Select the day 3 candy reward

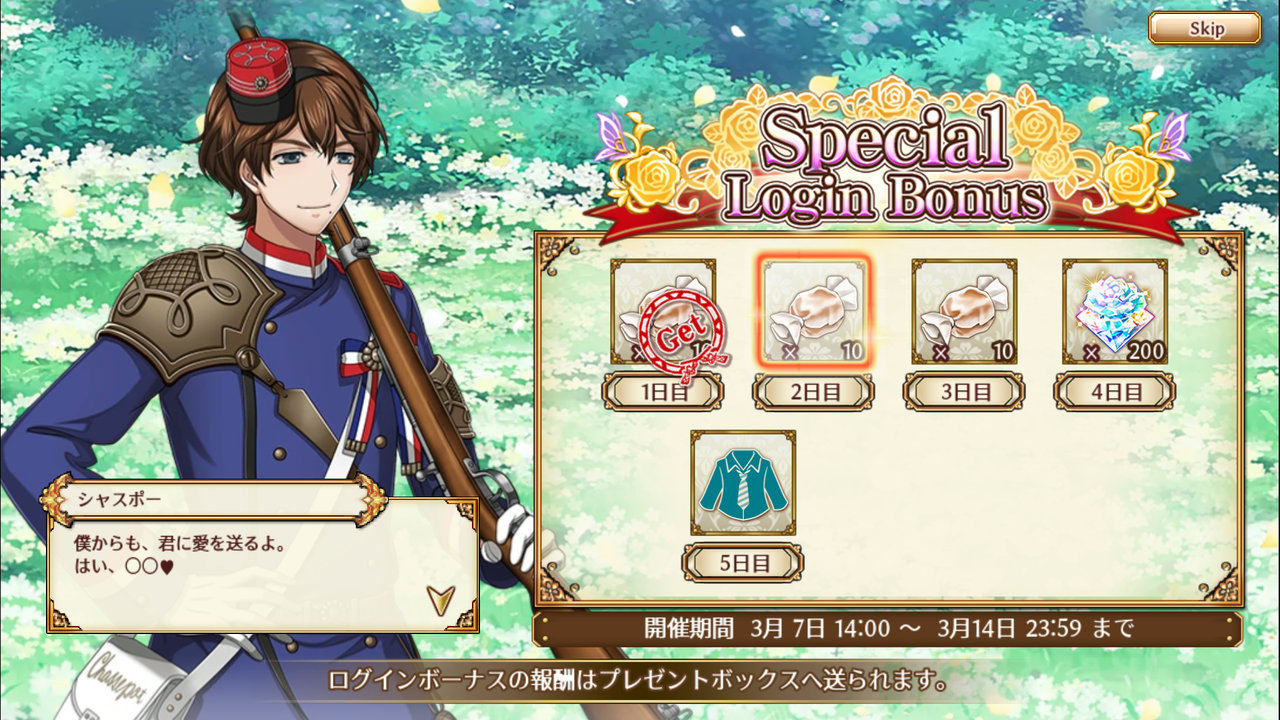pos(964,312)
